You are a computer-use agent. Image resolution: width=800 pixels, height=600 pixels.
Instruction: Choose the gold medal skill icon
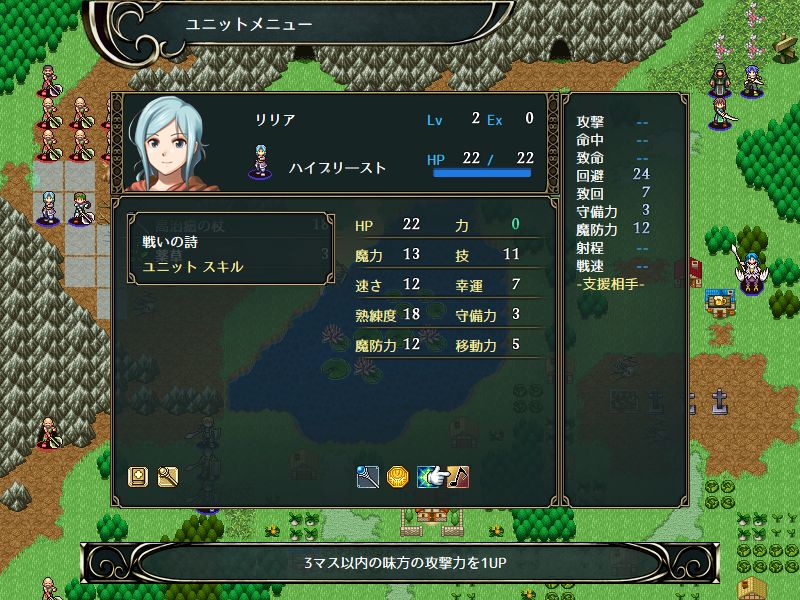397,477
